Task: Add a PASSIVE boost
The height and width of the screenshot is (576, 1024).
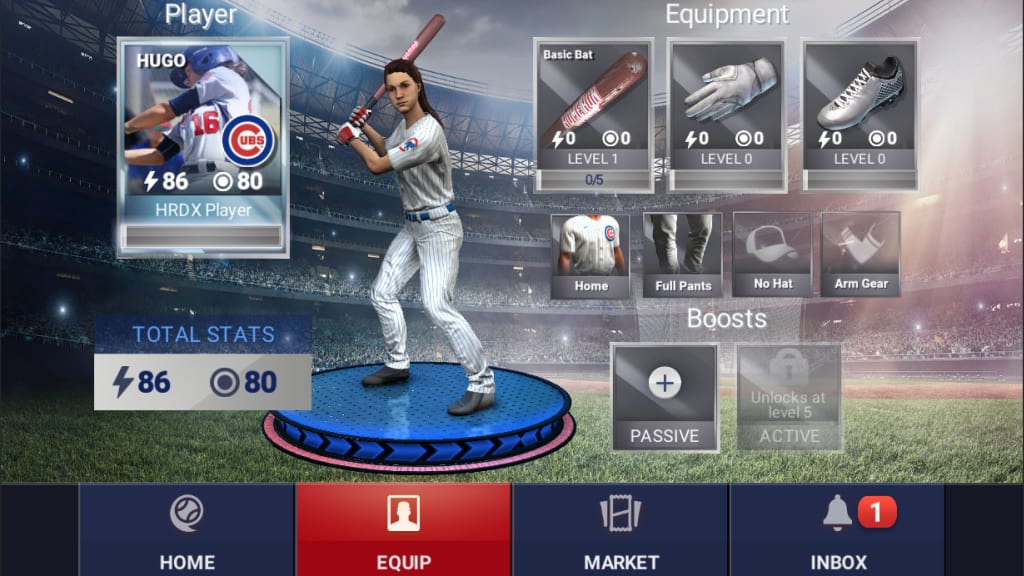Action: point(664,397)
